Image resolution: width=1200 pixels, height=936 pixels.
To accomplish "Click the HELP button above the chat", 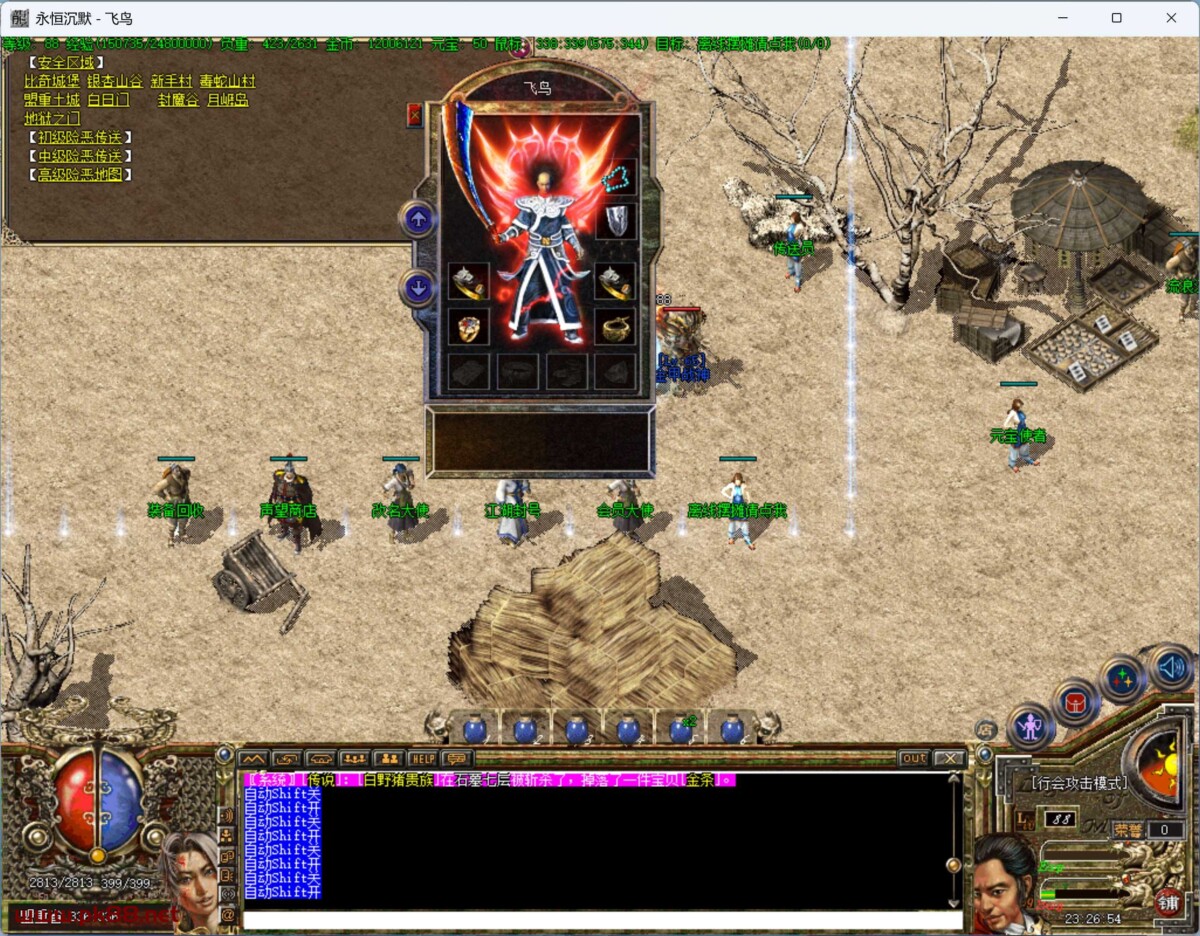I will coord(422,758).
